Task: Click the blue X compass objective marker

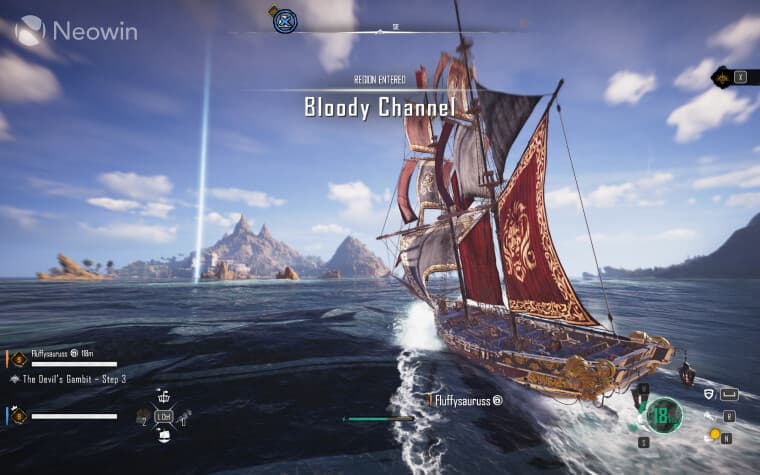Action: [x=285, y=20]
